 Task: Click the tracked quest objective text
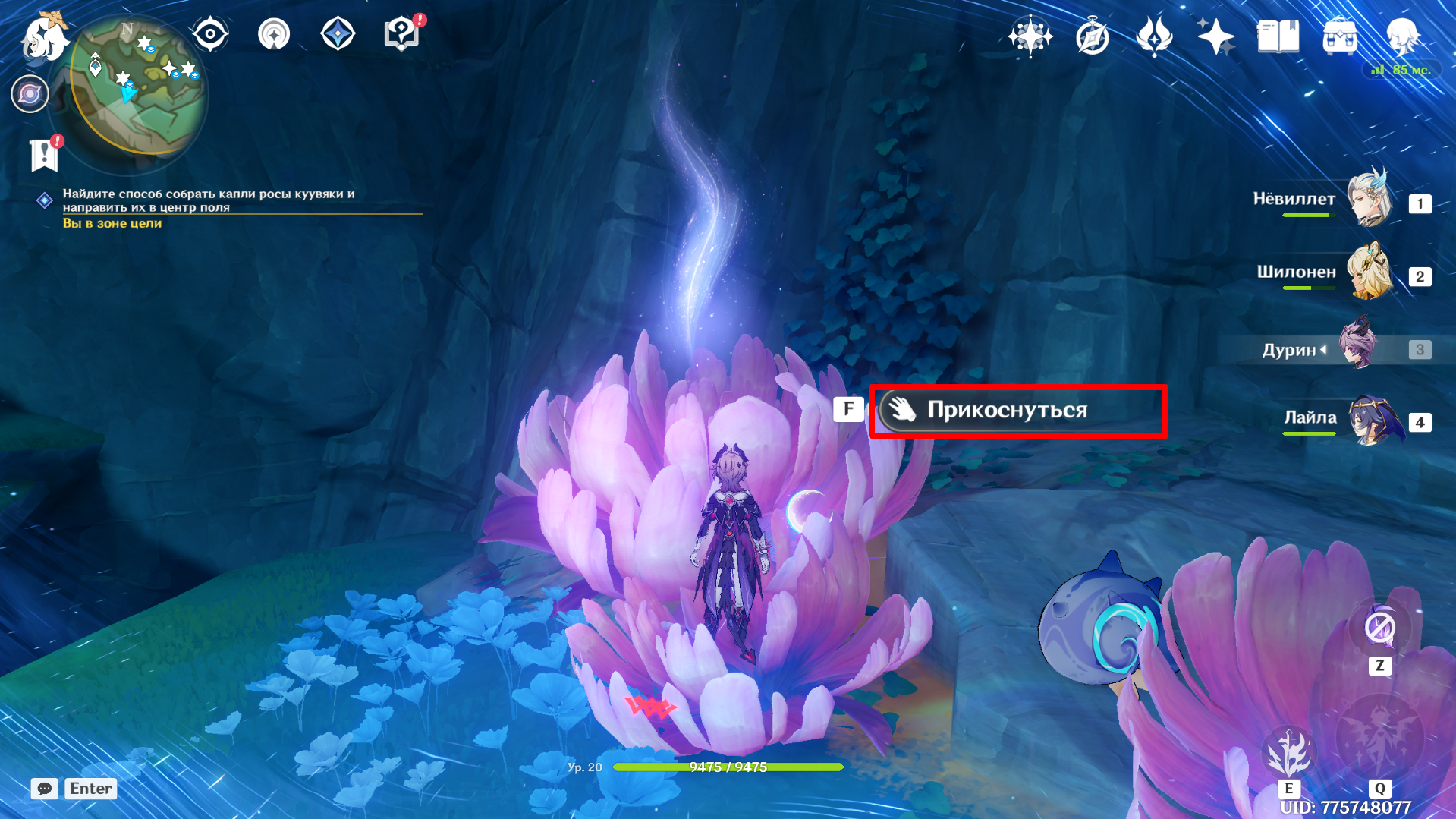tap(209, 200)
